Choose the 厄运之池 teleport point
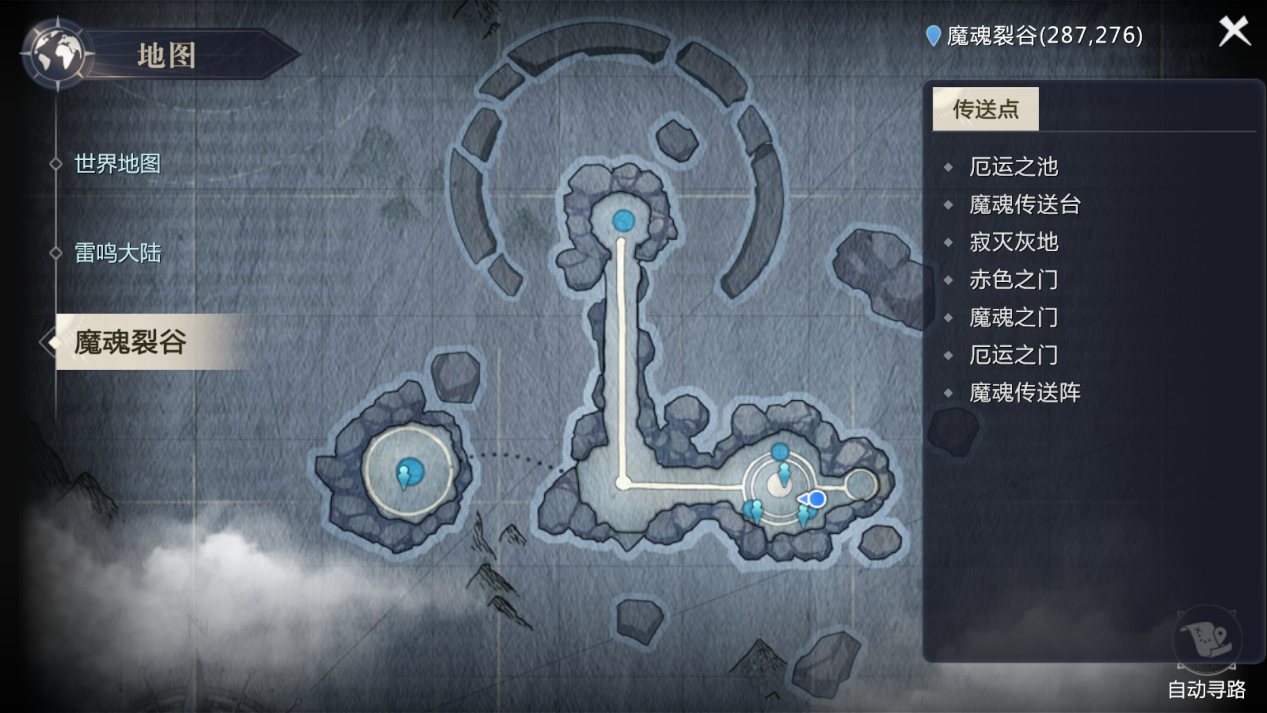The height and width of the screenshot is (713, 1267). tap(1013, 167)
